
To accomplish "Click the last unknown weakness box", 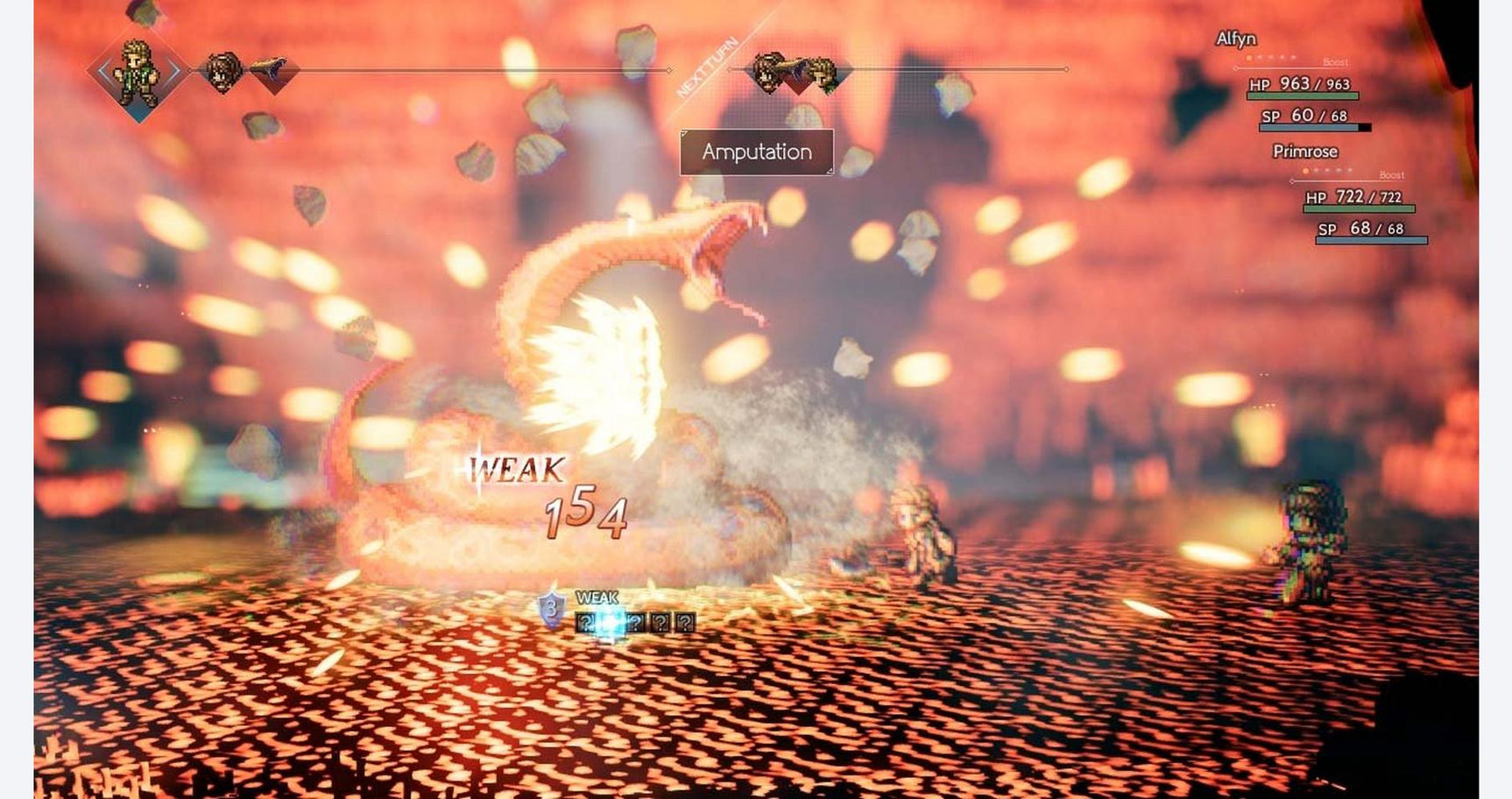I will tap(684, 624).
